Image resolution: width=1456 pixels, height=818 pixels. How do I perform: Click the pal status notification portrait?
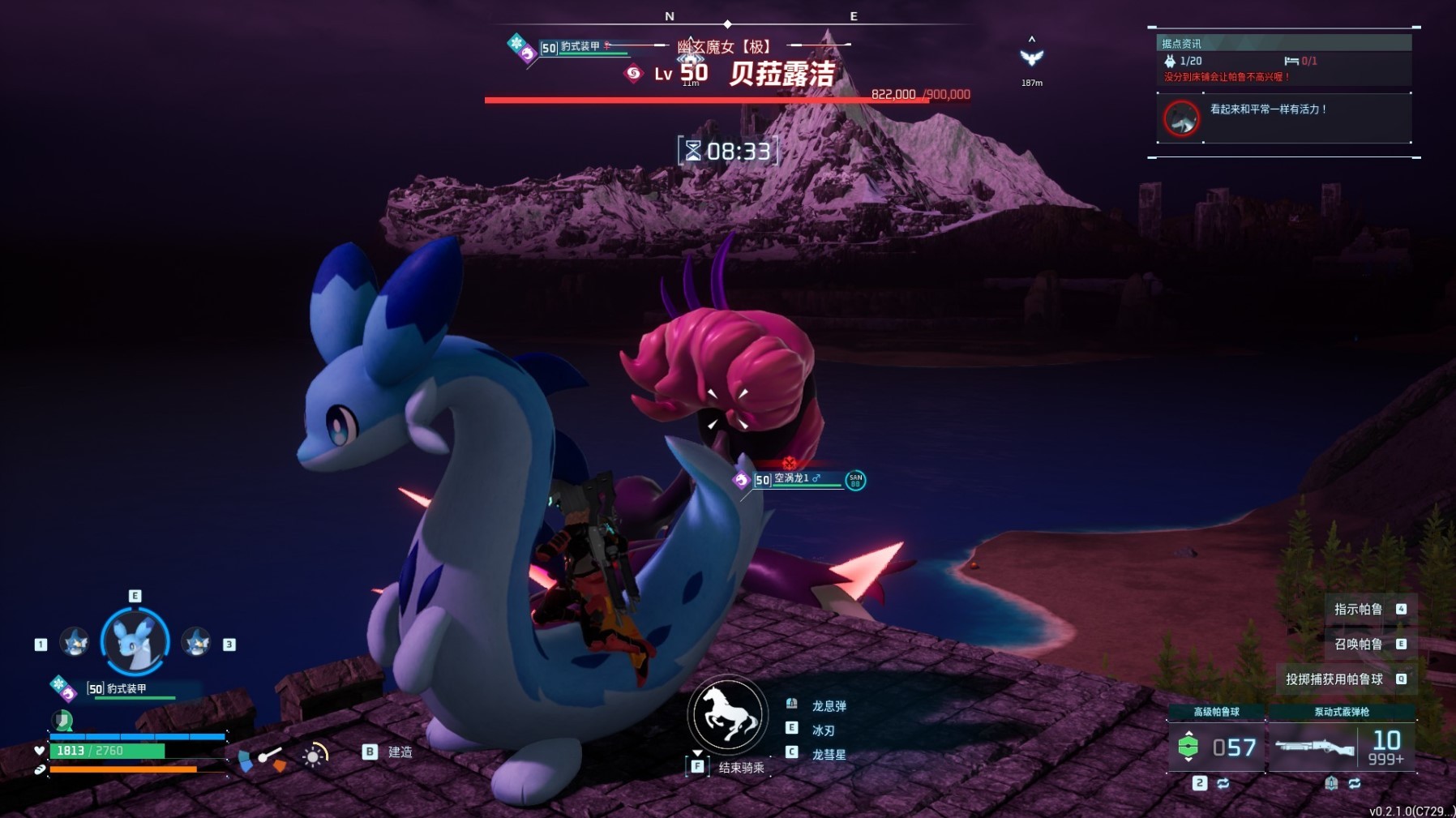tap(1181, 118)
